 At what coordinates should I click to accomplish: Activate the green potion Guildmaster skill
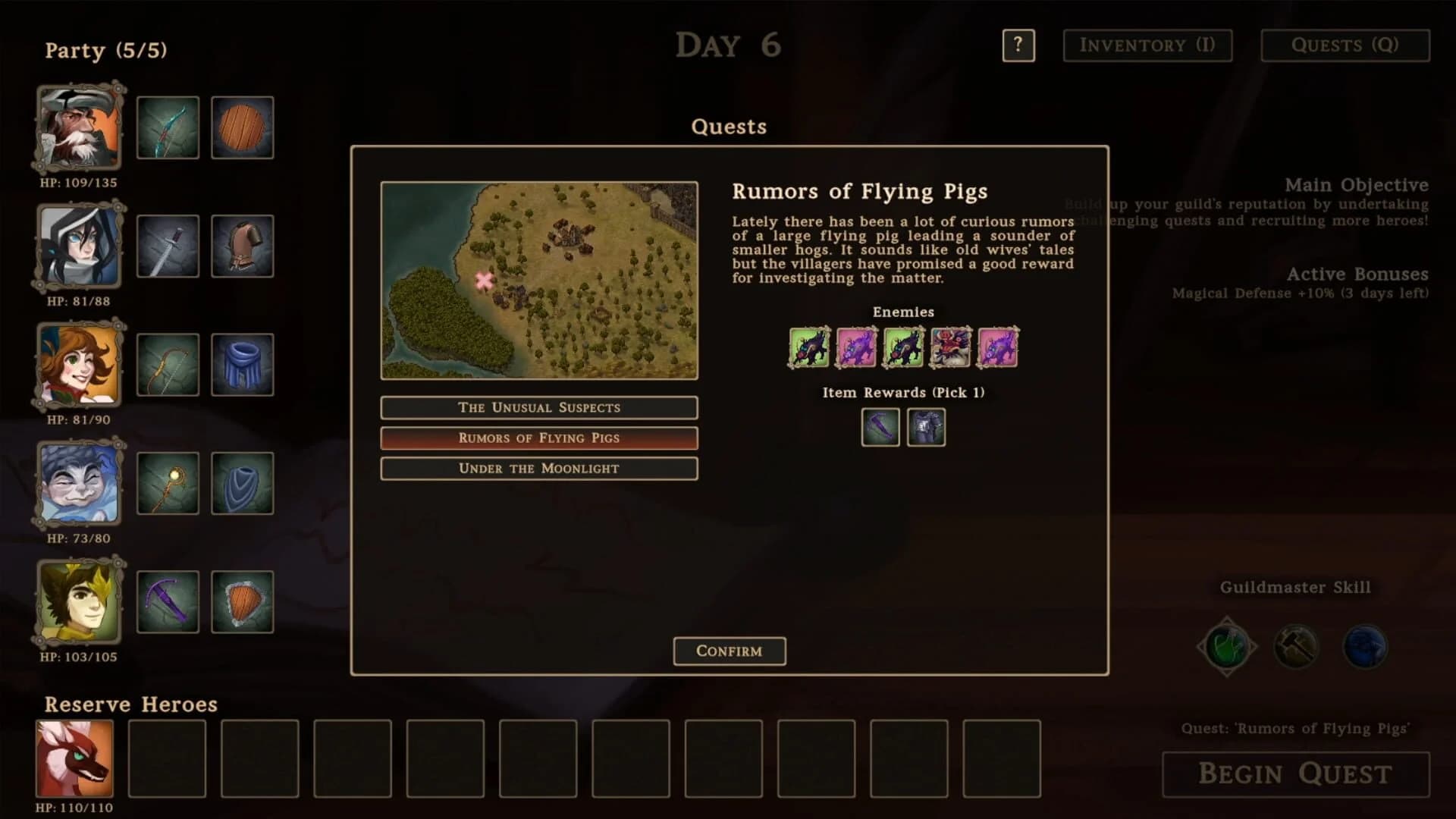pos(1226,646)
